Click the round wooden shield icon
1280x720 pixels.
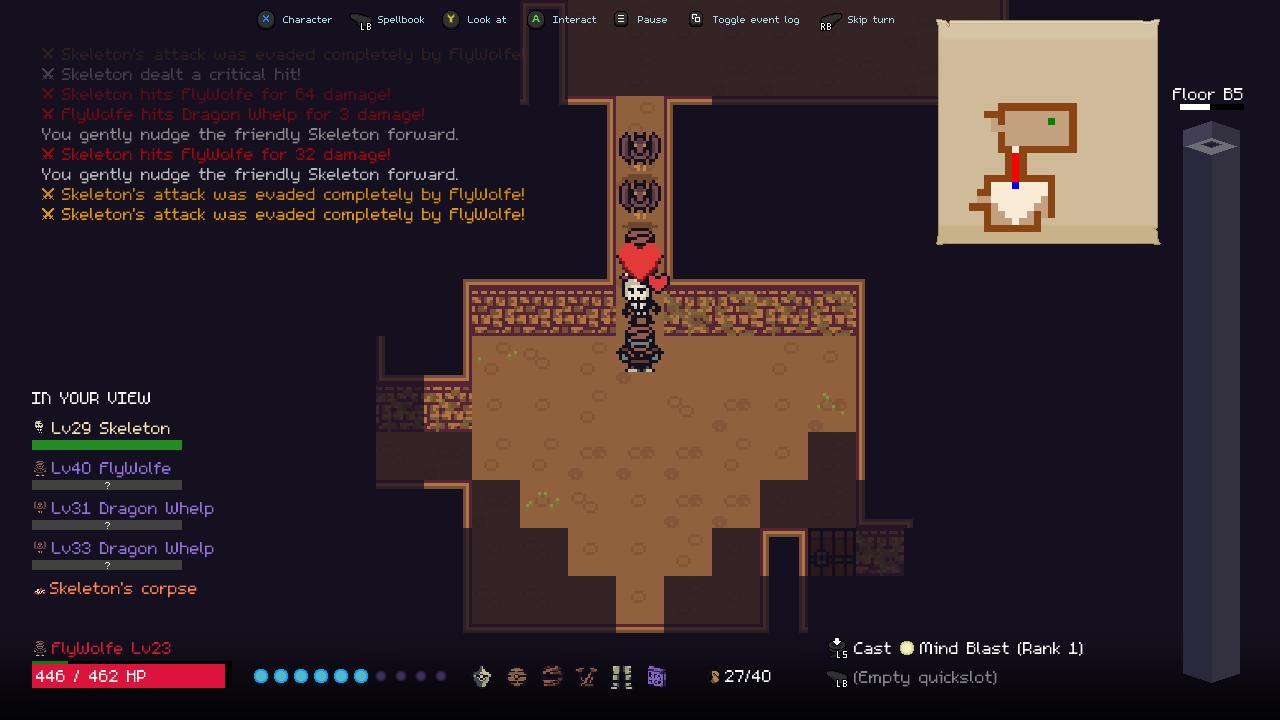[517, 677]
